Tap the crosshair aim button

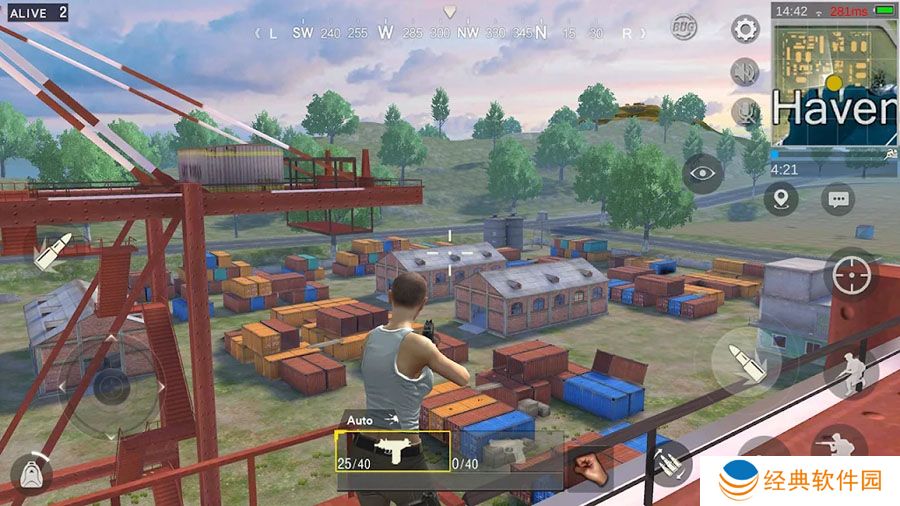pos(852,274)
